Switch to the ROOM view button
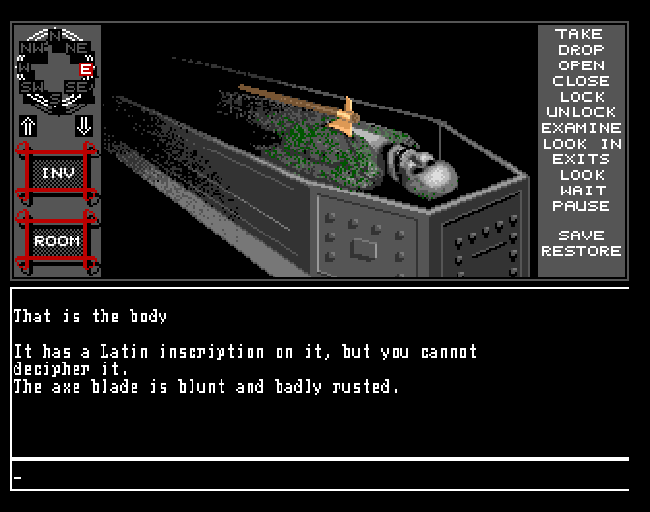 (57, 241)
